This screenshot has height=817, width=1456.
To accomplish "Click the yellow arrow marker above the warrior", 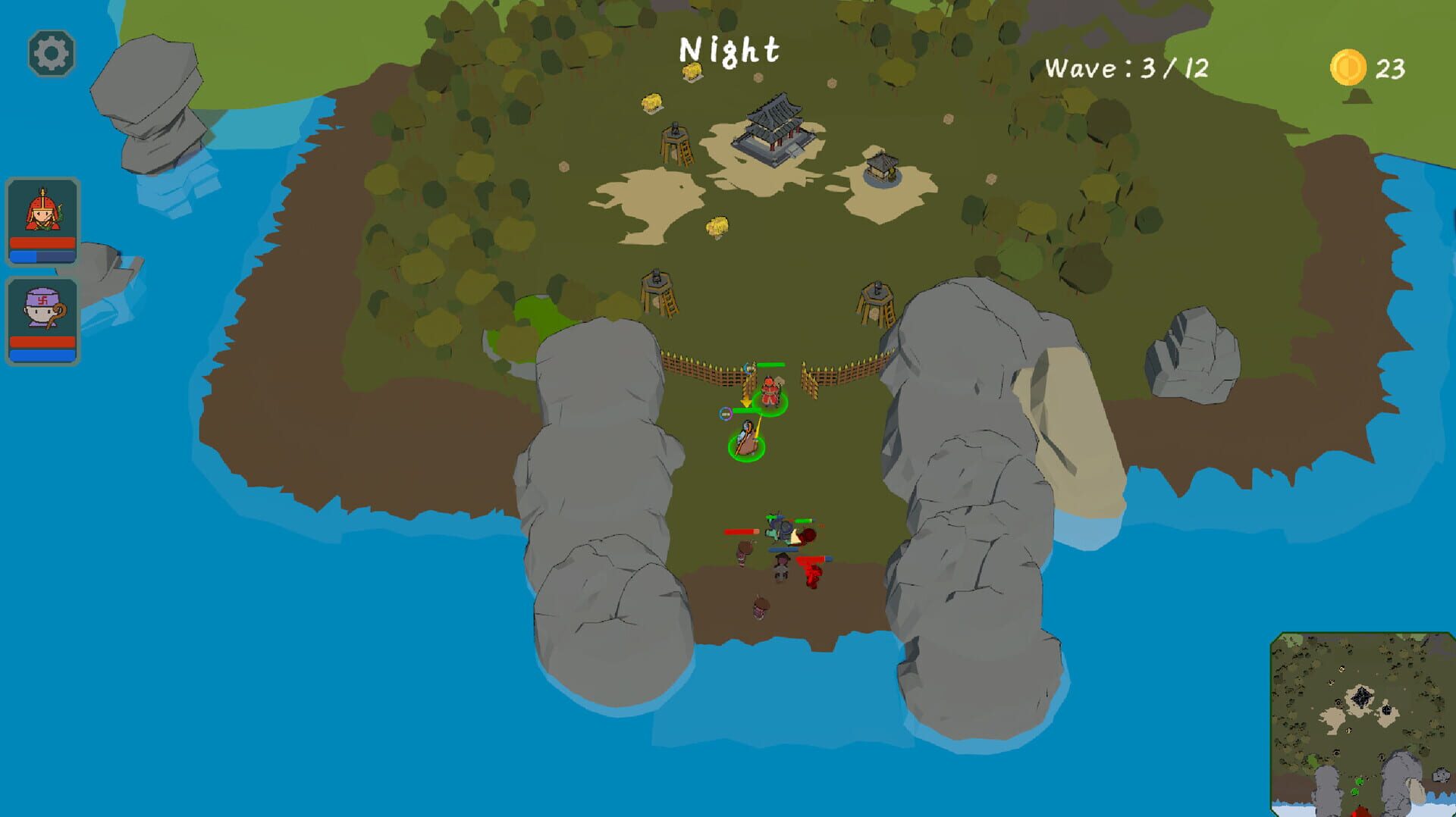I will (x=747, y=400).
